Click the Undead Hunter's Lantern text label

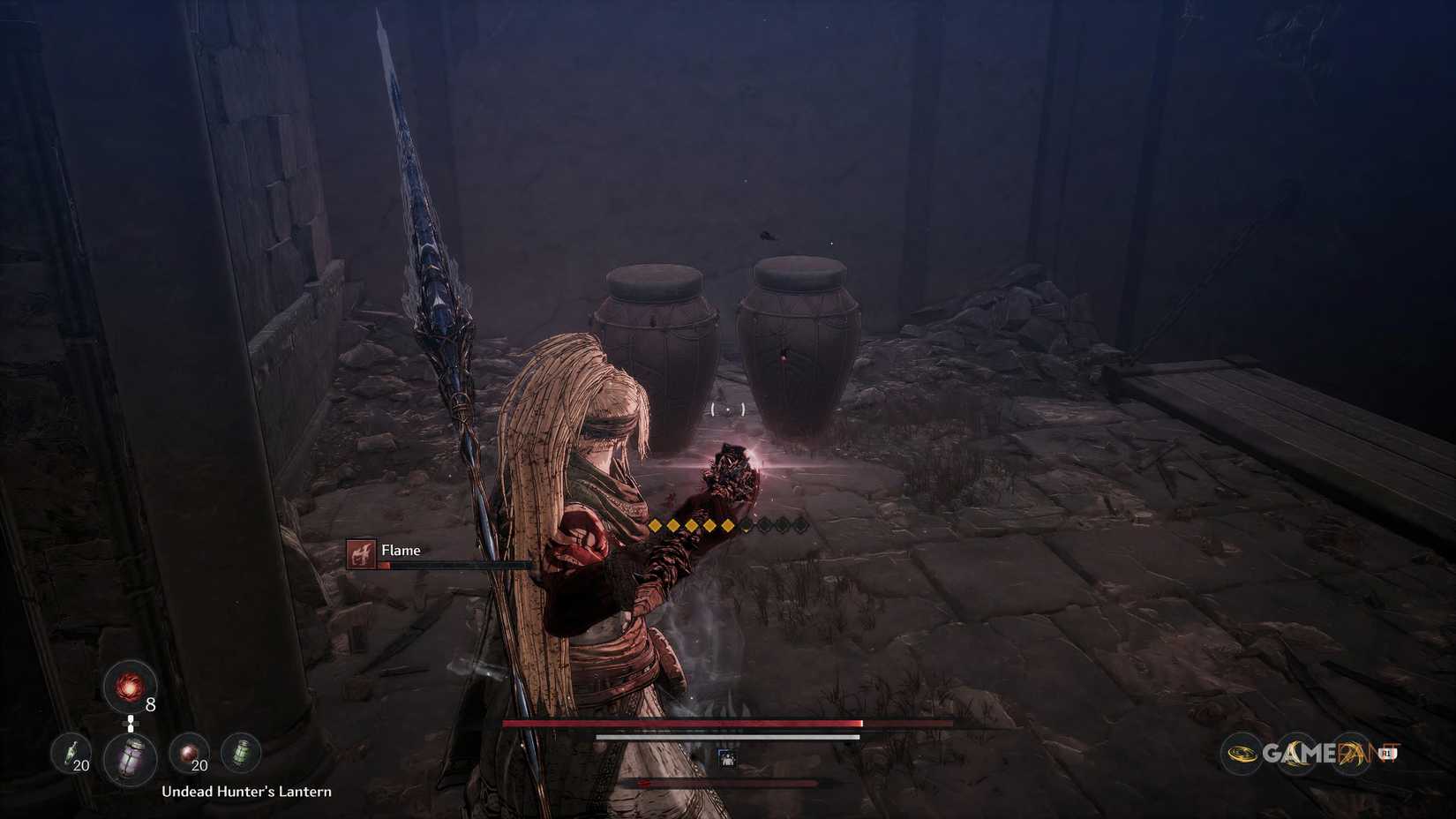[247, 792]
